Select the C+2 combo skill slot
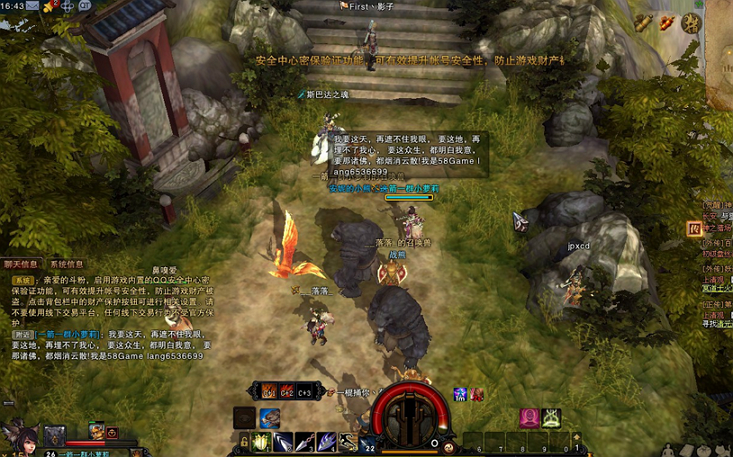The height and width of the screenshot is (457, 733). (287, 391)
